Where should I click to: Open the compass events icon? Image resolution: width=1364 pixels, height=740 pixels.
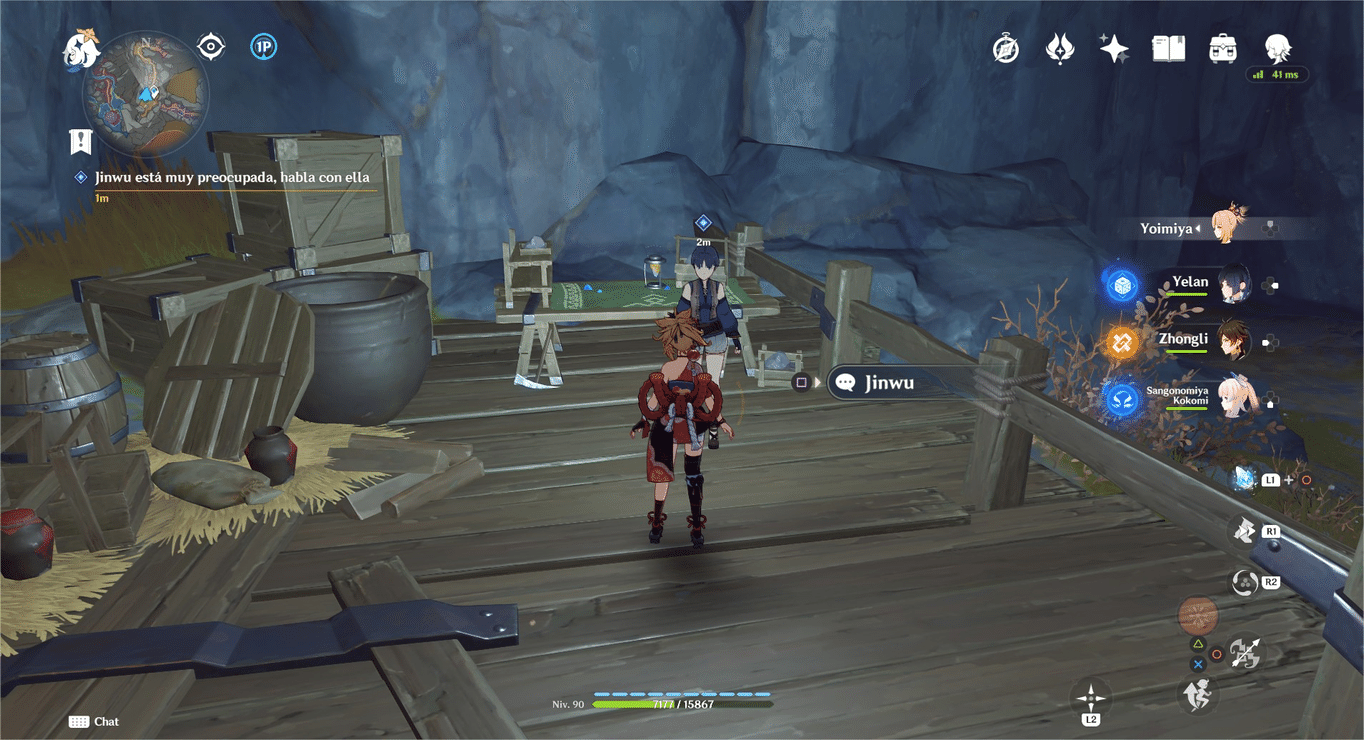point(1006,48)
